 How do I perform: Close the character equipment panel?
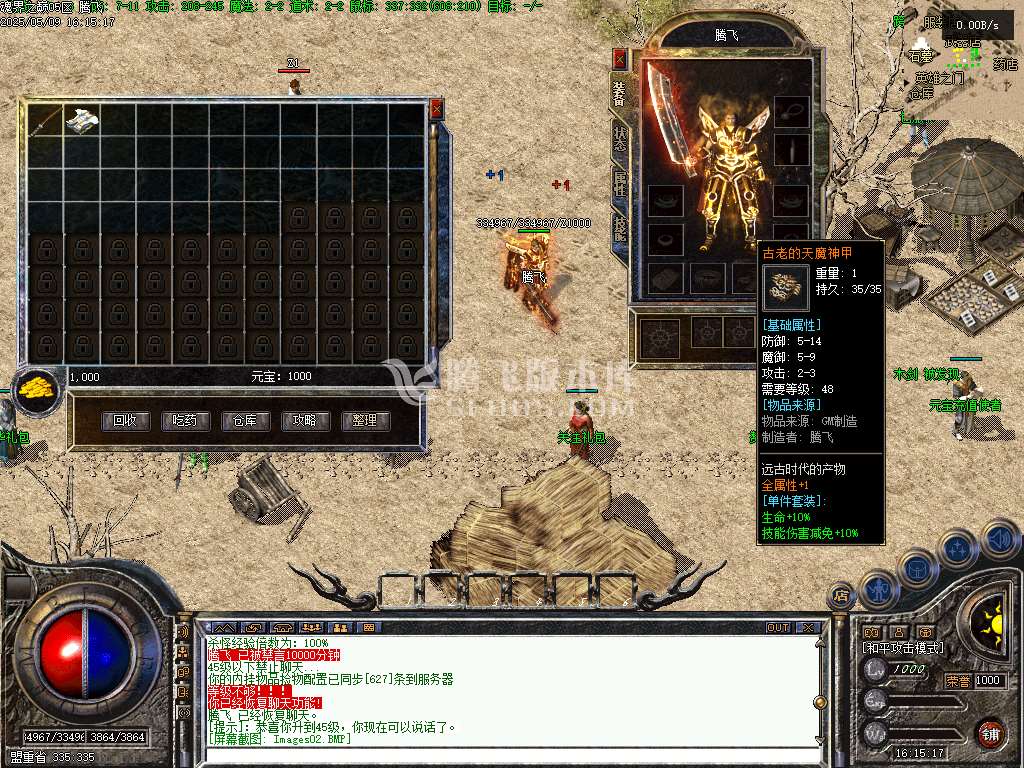(620, 58)
